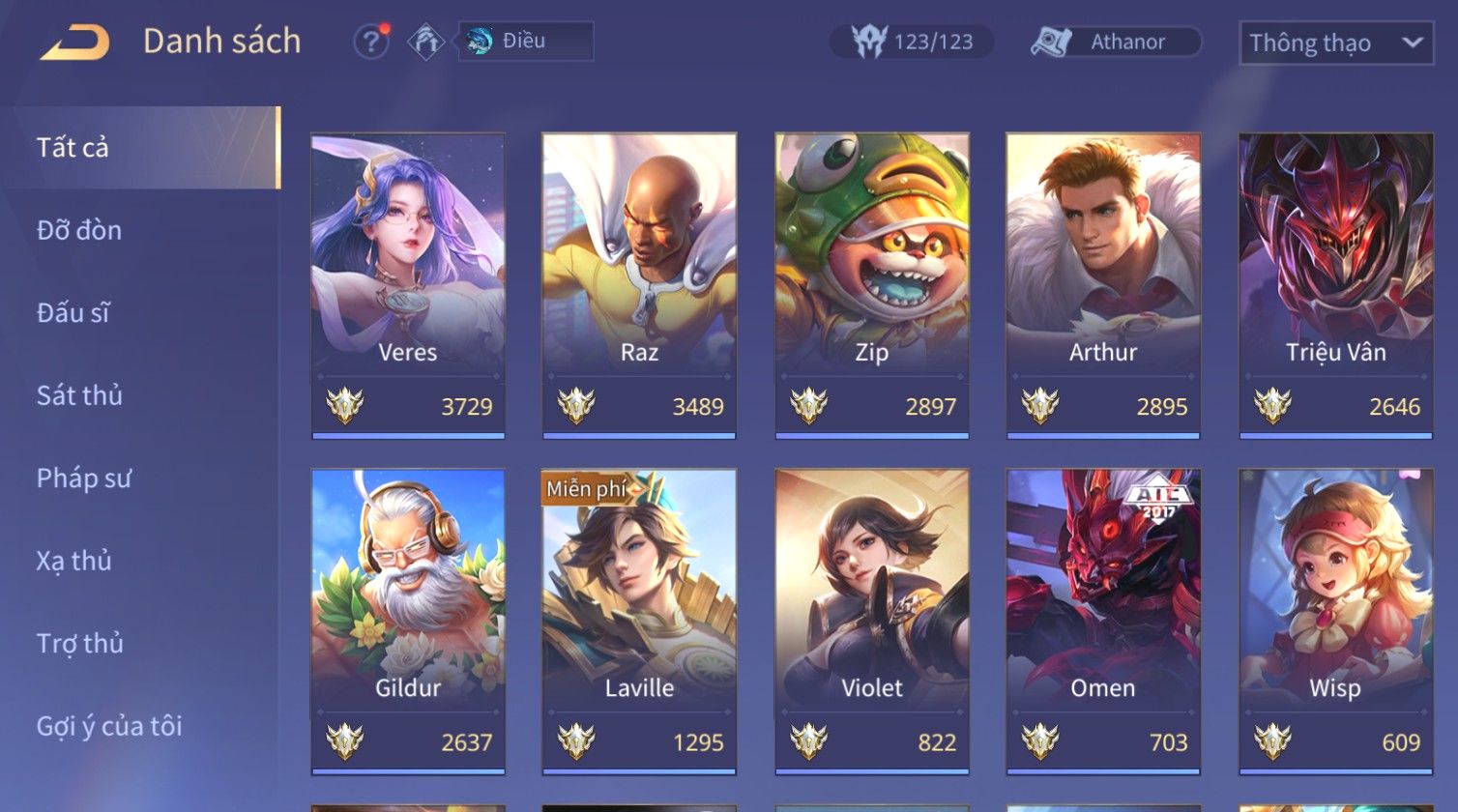Viewport: 1458px width, 812px height.
Task: Open the Triệu Vân hero card
Action: click(x=1335, y=285)
